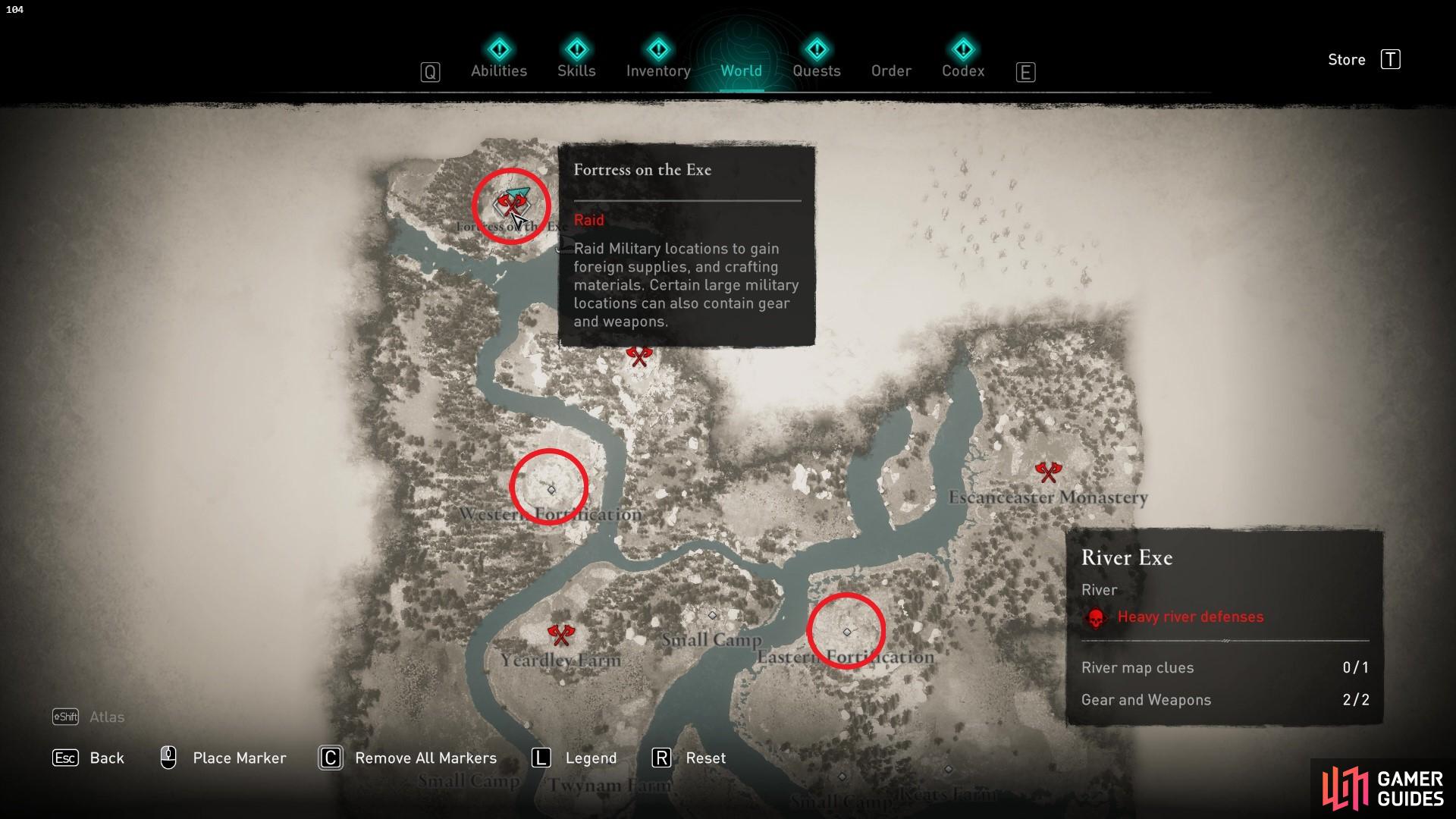Select the Fortress on the Exe raid marker
The height and width of the screenshot is (819, 1456).
point(510,205)
